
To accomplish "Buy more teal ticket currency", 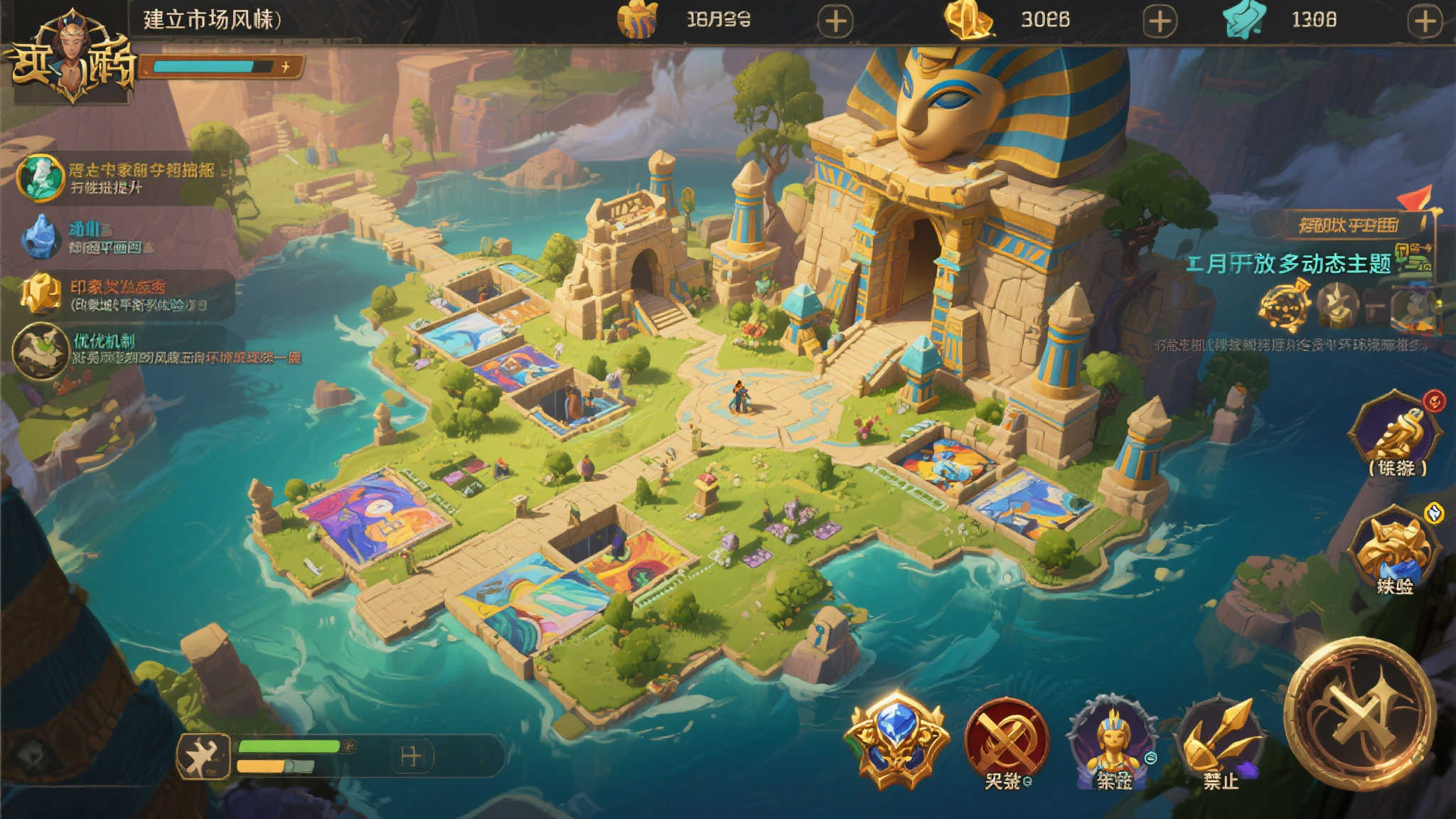I will (x=1425, y=21).
